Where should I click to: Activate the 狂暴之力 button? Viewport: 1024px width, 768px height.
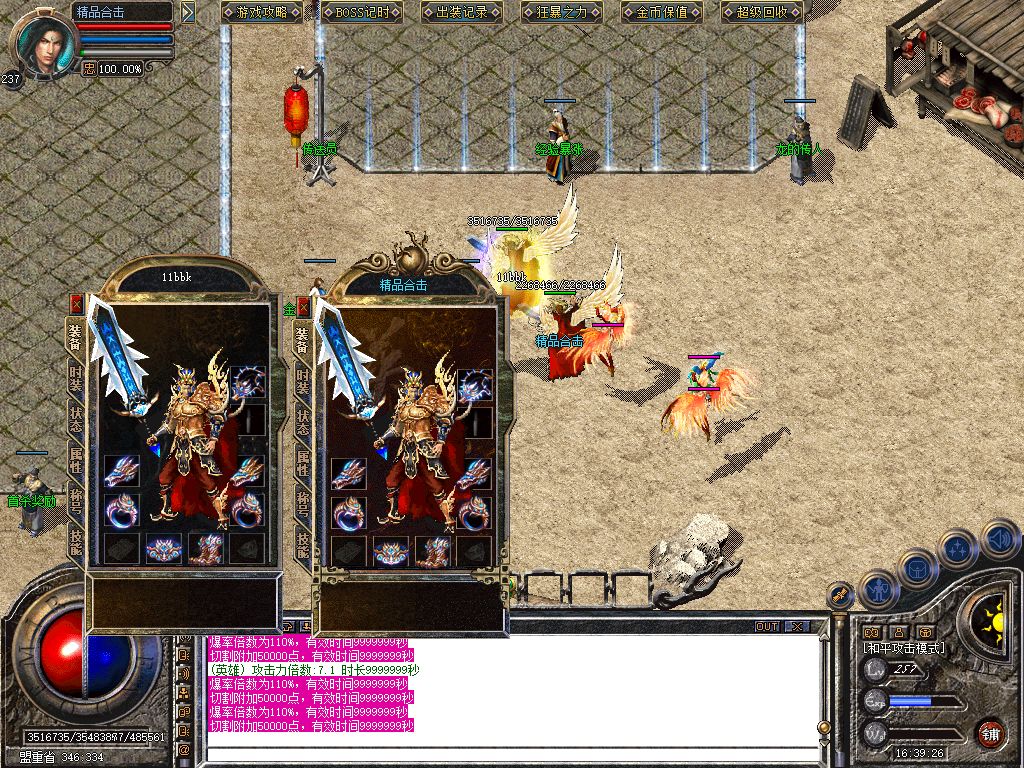point(561,12)
